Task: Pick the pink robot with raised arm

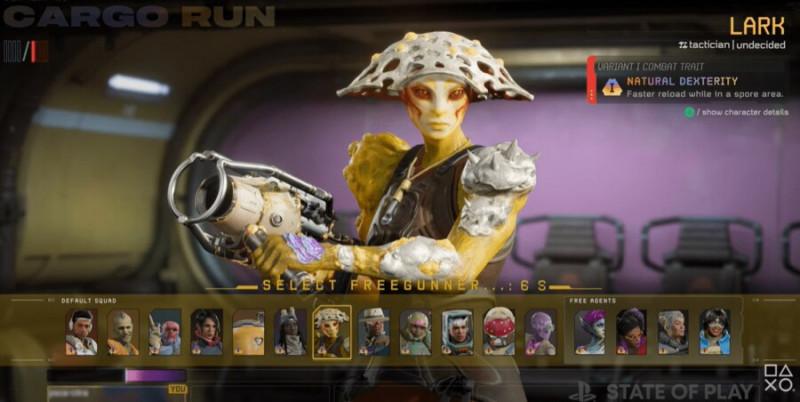Action: coord(165,332)
